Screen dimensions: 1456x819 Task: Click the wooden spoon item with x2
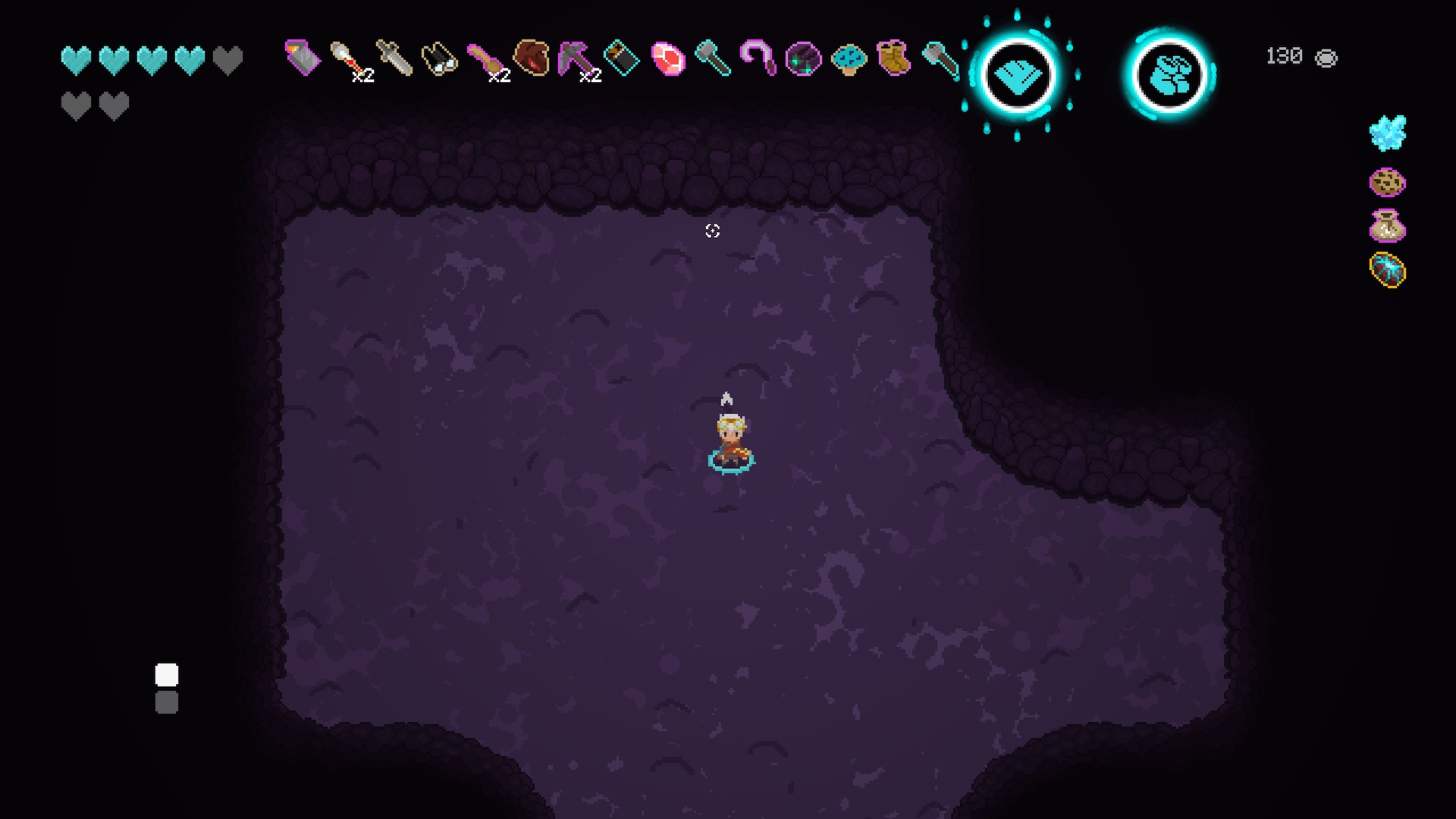pos(486,59)
